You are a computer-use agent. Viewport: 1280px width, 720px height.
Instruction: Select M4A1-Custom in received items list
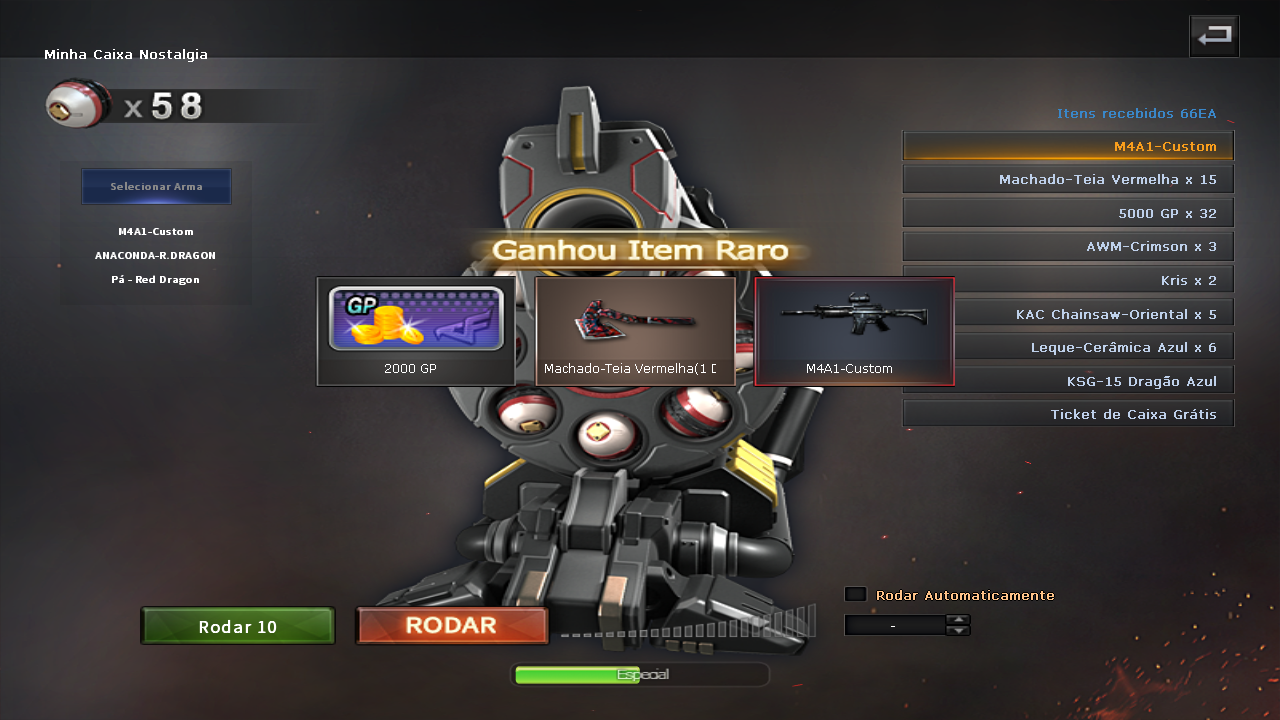(1067, 145)
